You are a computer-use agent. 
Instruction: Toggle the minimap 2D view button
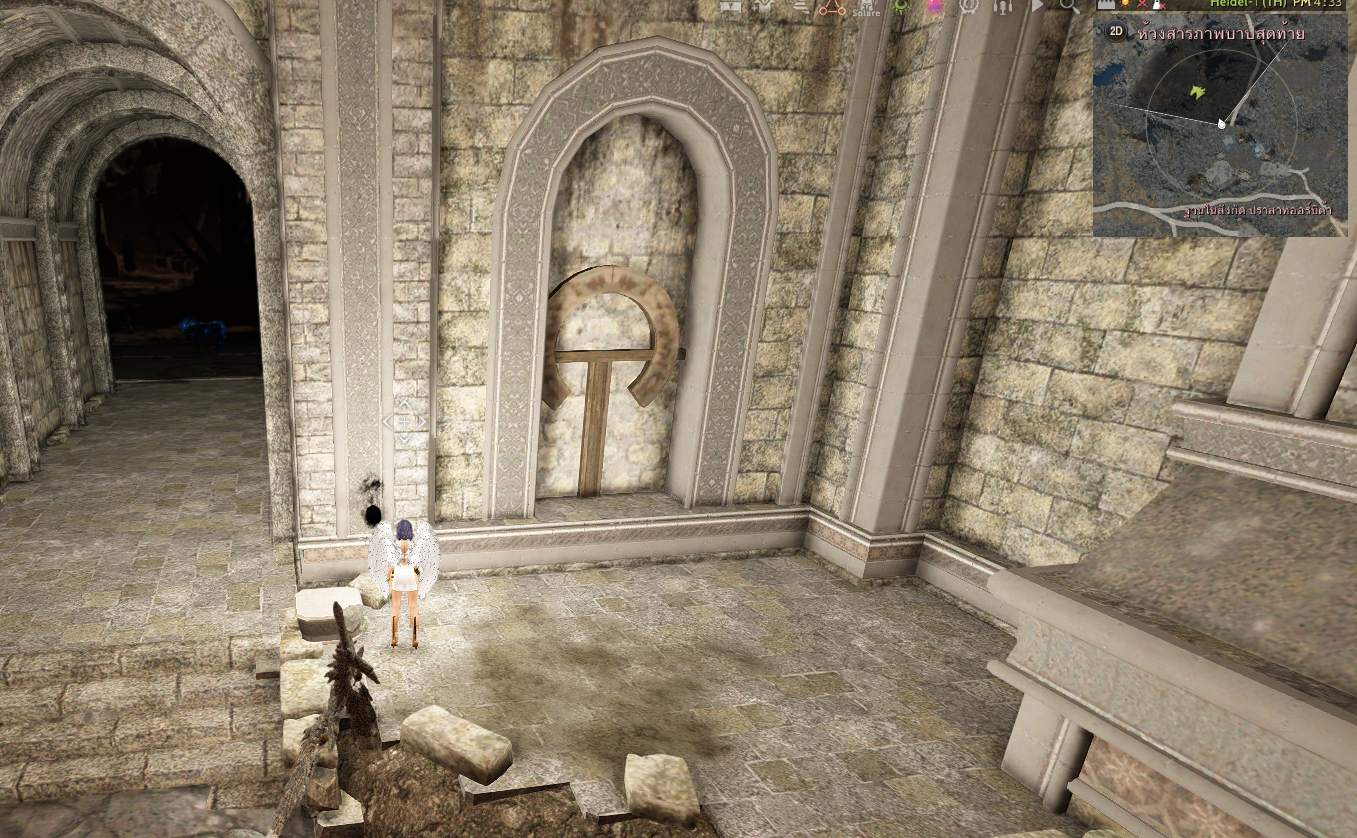tap(1116, 31)
